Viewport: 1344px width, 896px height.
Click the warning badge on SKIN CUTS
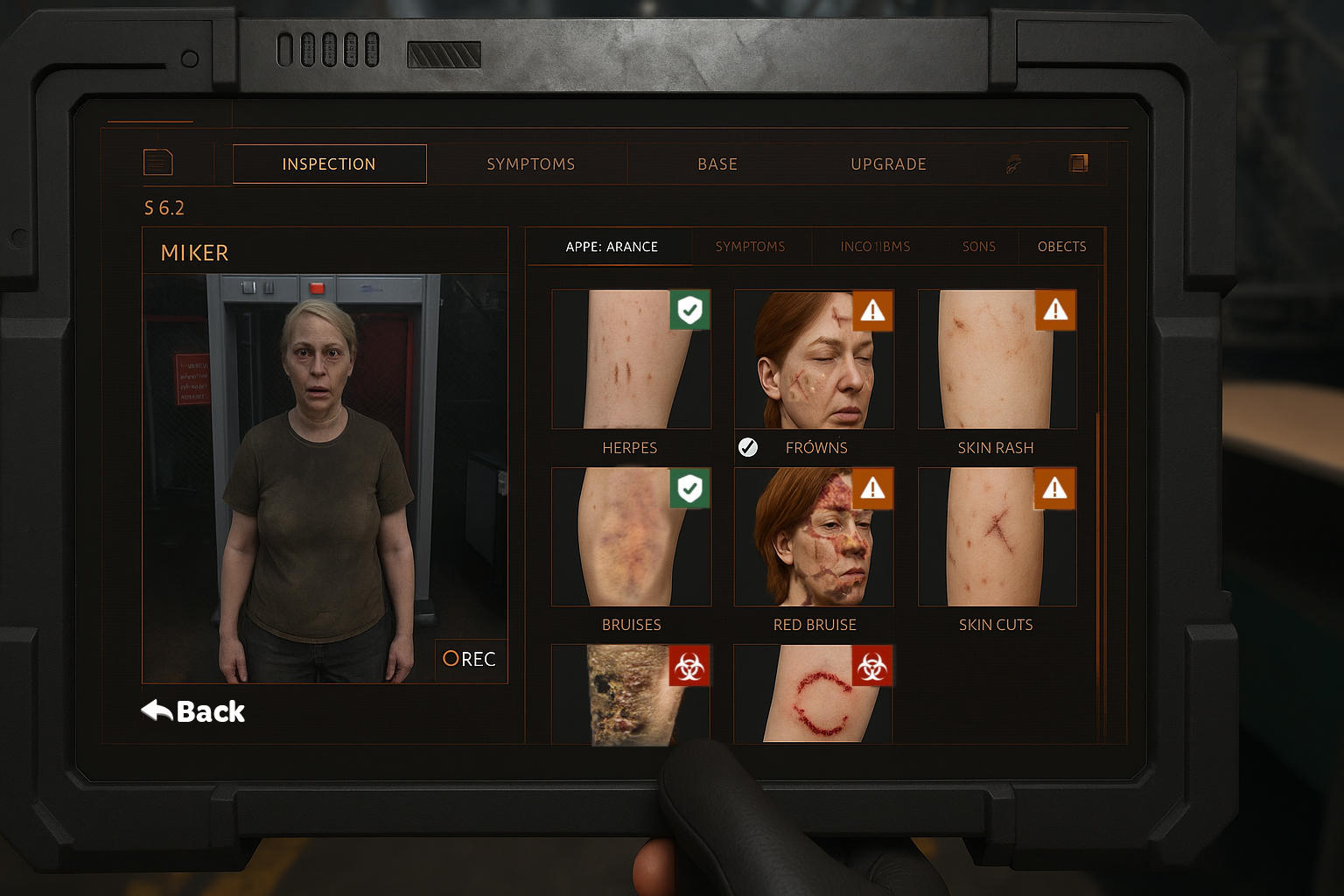[x=1054, y=489]
